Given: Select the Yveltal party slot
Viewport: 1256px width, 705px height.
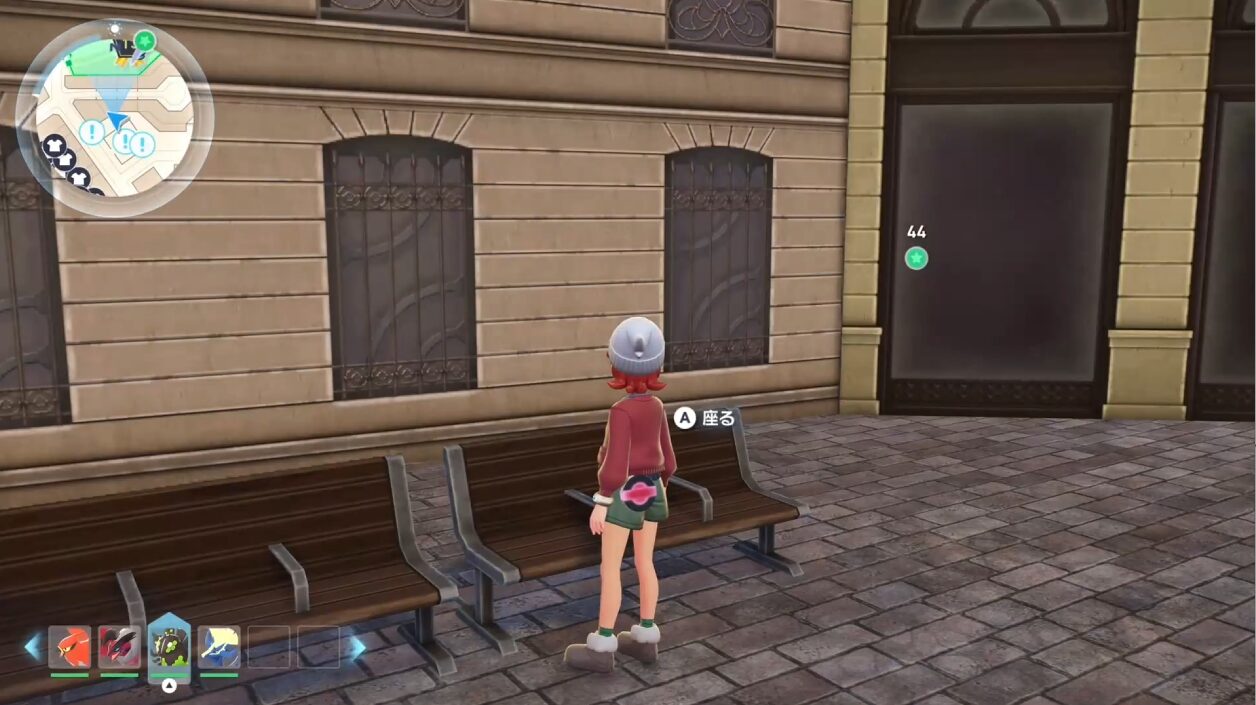Looking at the screenshot, I should click(x=119, y=647).
